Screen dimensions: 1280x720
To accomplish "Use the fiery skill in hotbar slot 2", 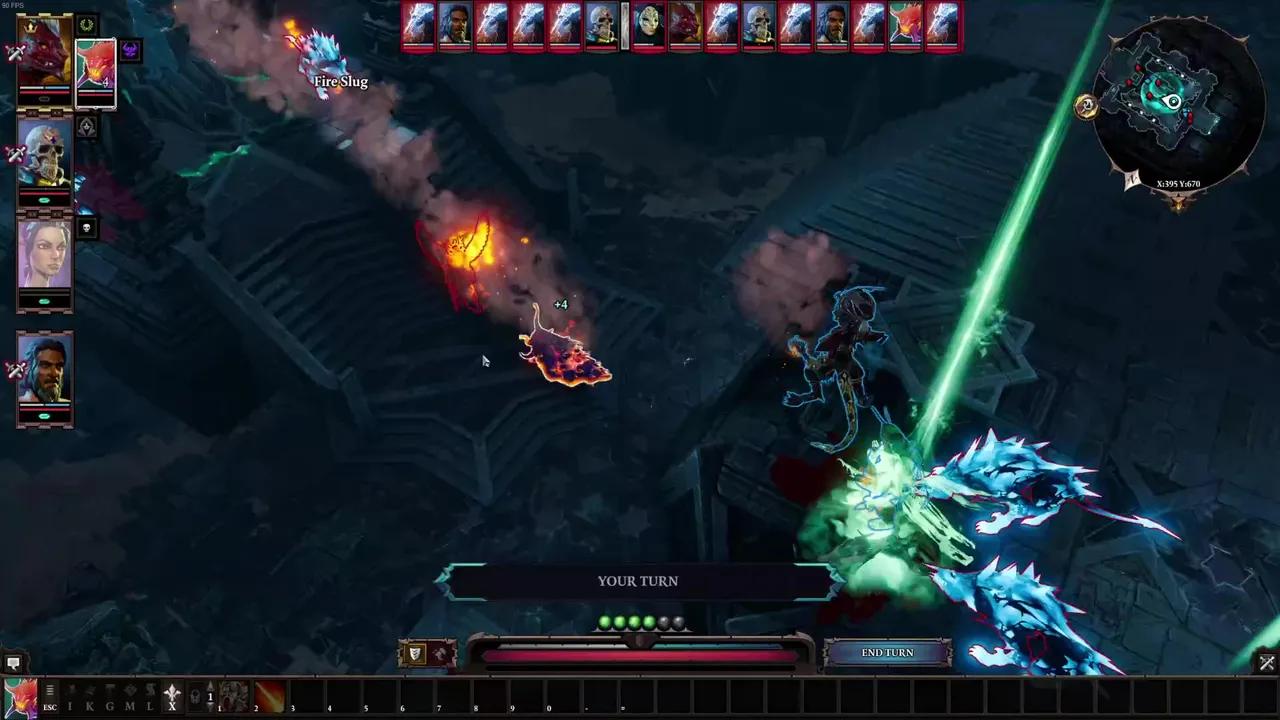I will 269,696.
